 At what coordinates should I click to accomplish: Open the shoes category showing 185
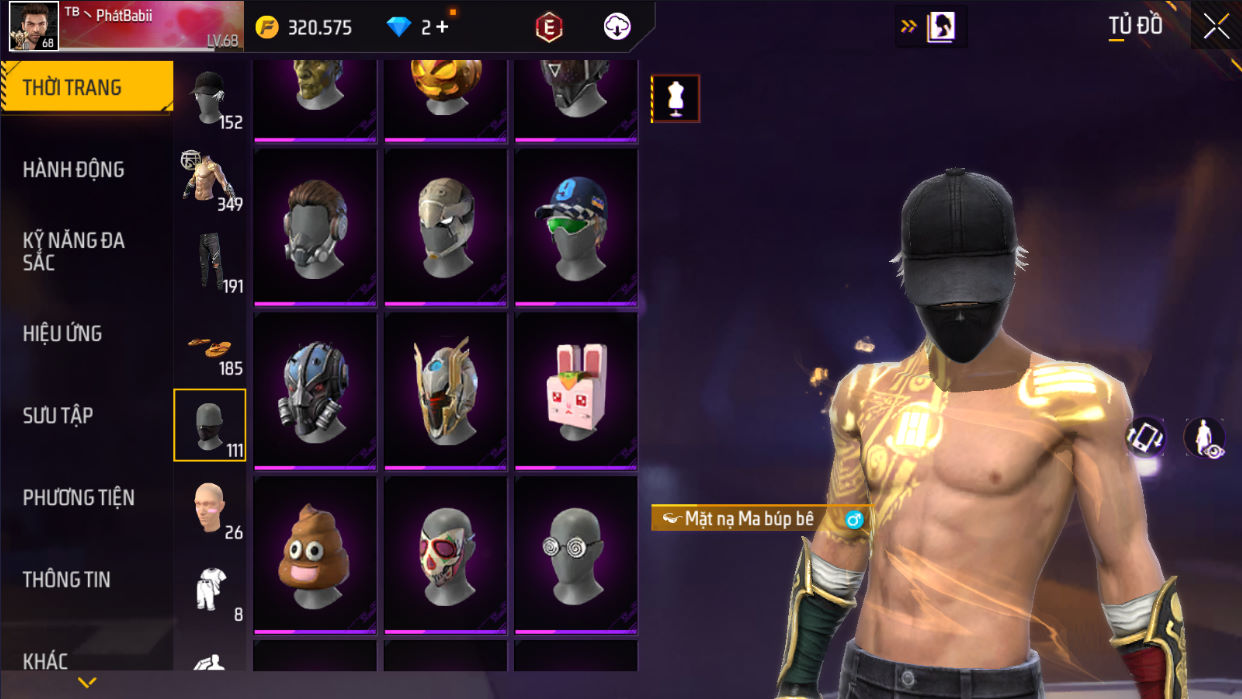[x=210, y=345]
